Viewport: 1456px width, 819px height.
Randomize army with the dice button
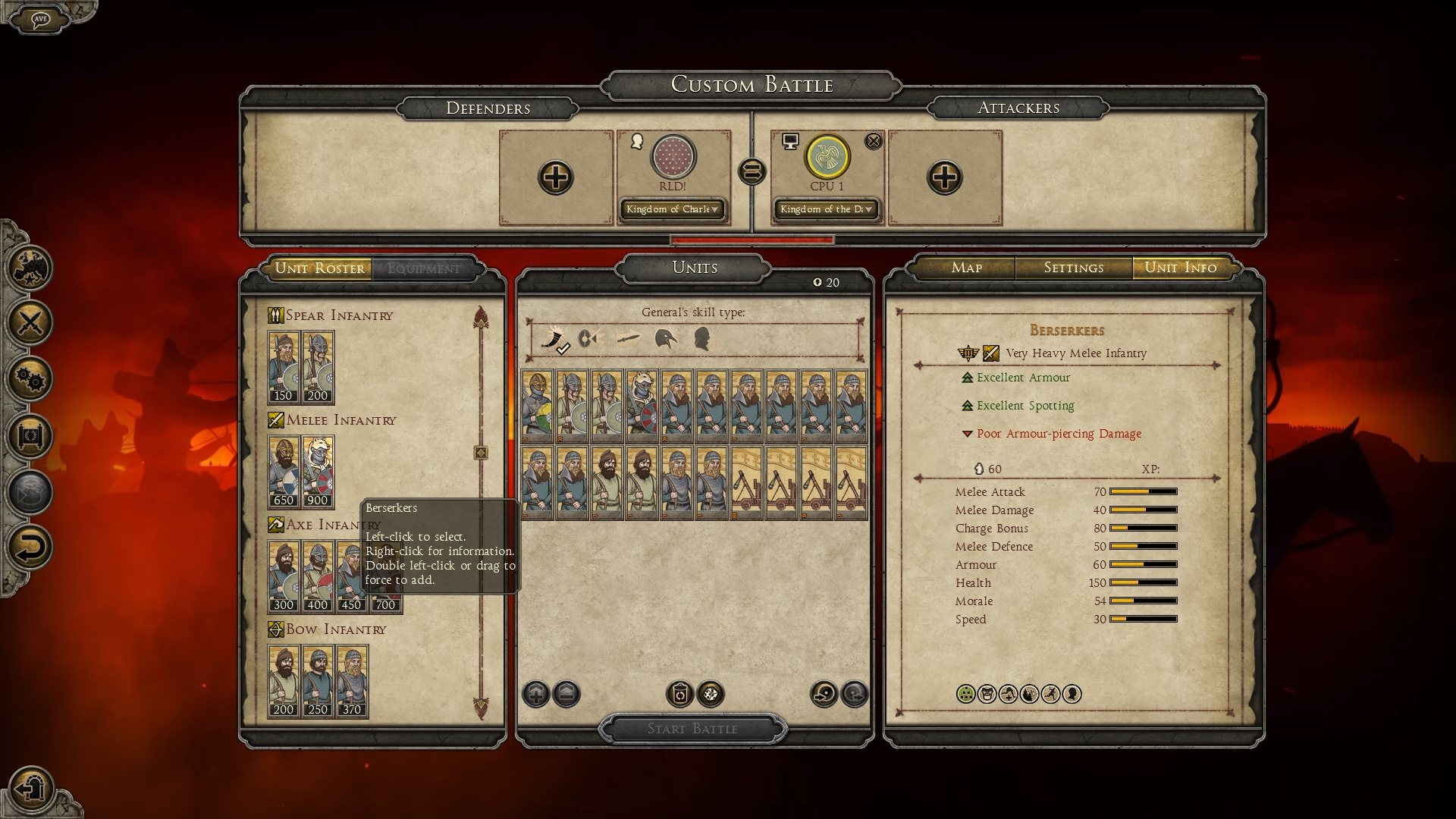[x=711, y=694]
